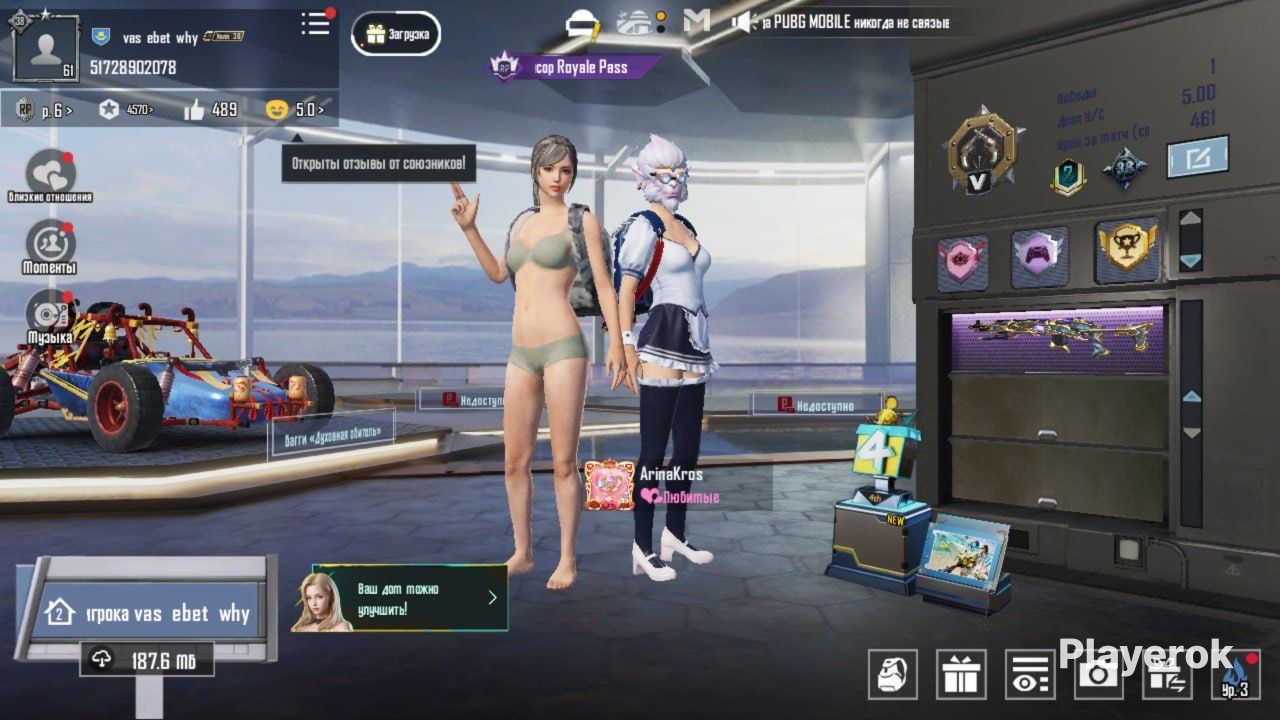The width and height of the screenshot is (1280, 720).
Task: Open the eye list view icon
Action: coord(1030,674)
